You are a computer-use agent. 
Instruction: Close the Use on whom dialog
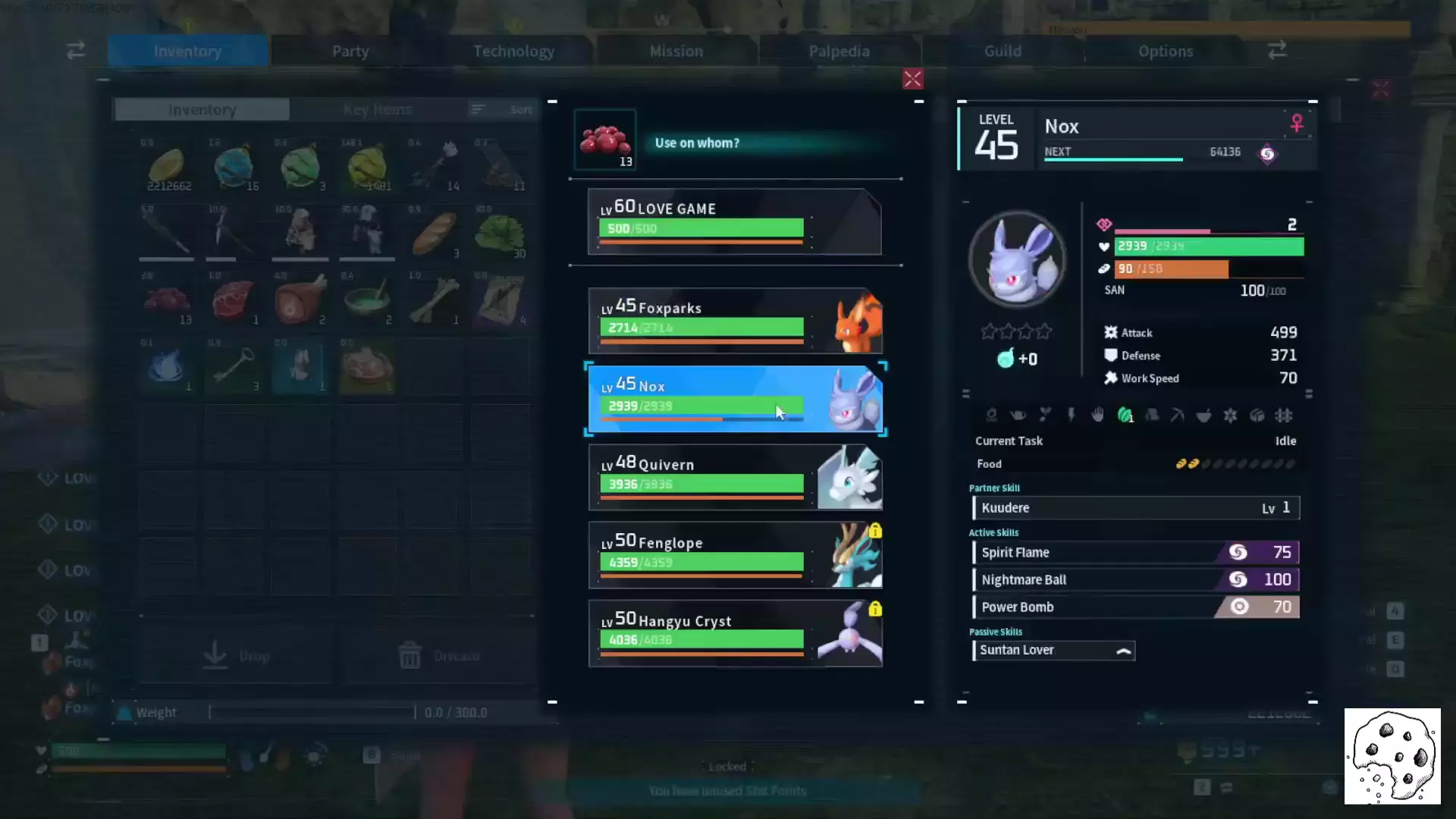[912, 79]
